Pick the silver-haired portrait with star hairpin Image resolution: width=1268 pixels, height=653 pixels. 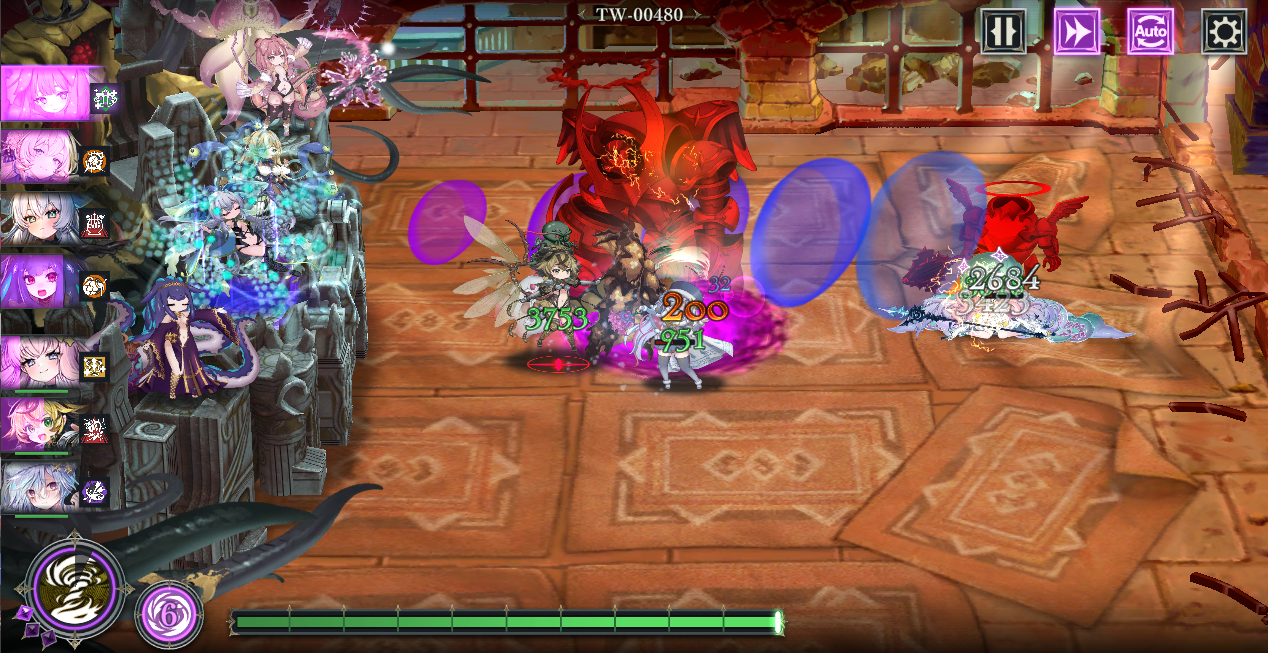(x=40, y=488)
